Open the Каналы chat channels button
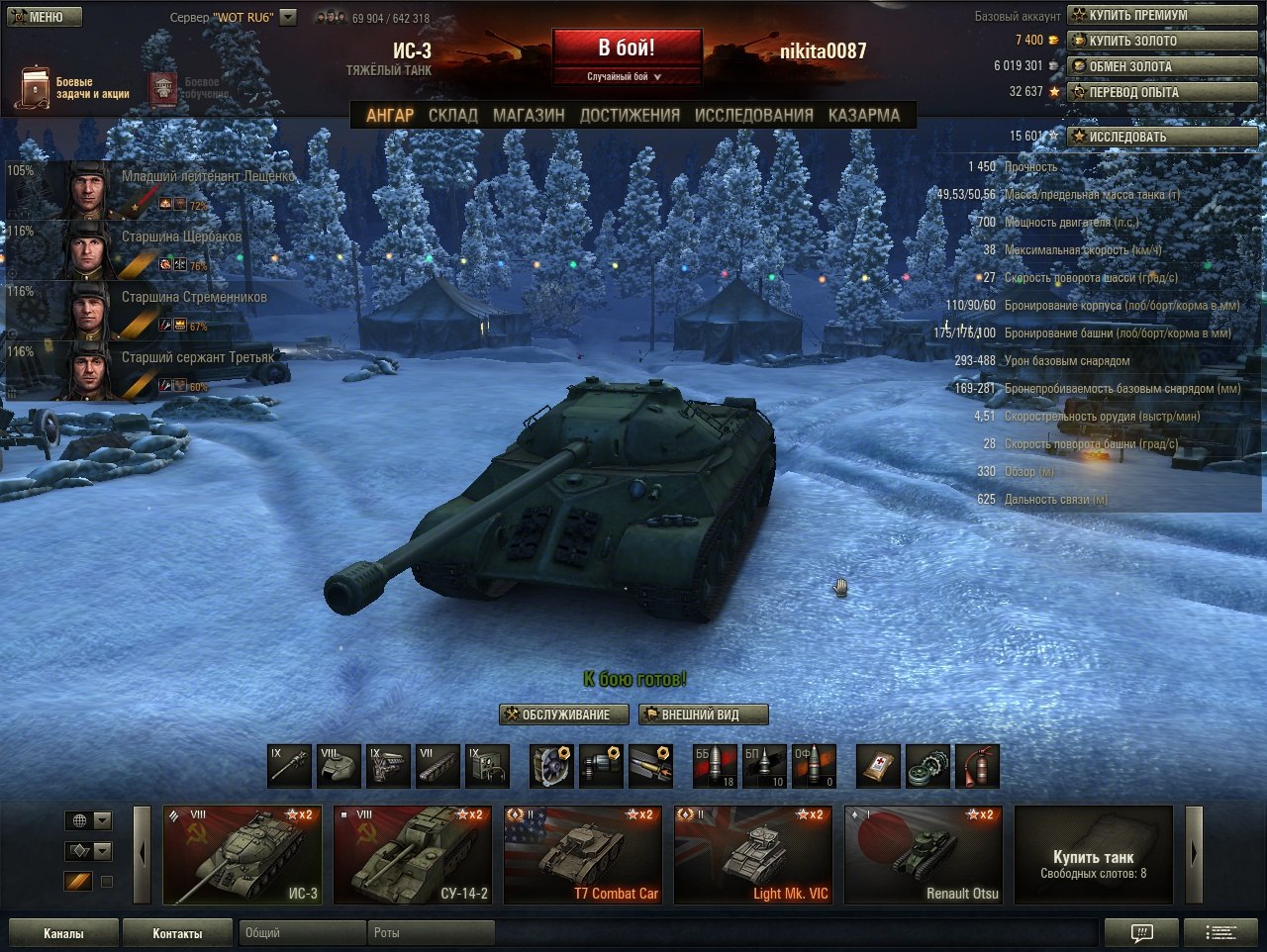Viewport: 1267px width, 952px height. pos(63,933)
